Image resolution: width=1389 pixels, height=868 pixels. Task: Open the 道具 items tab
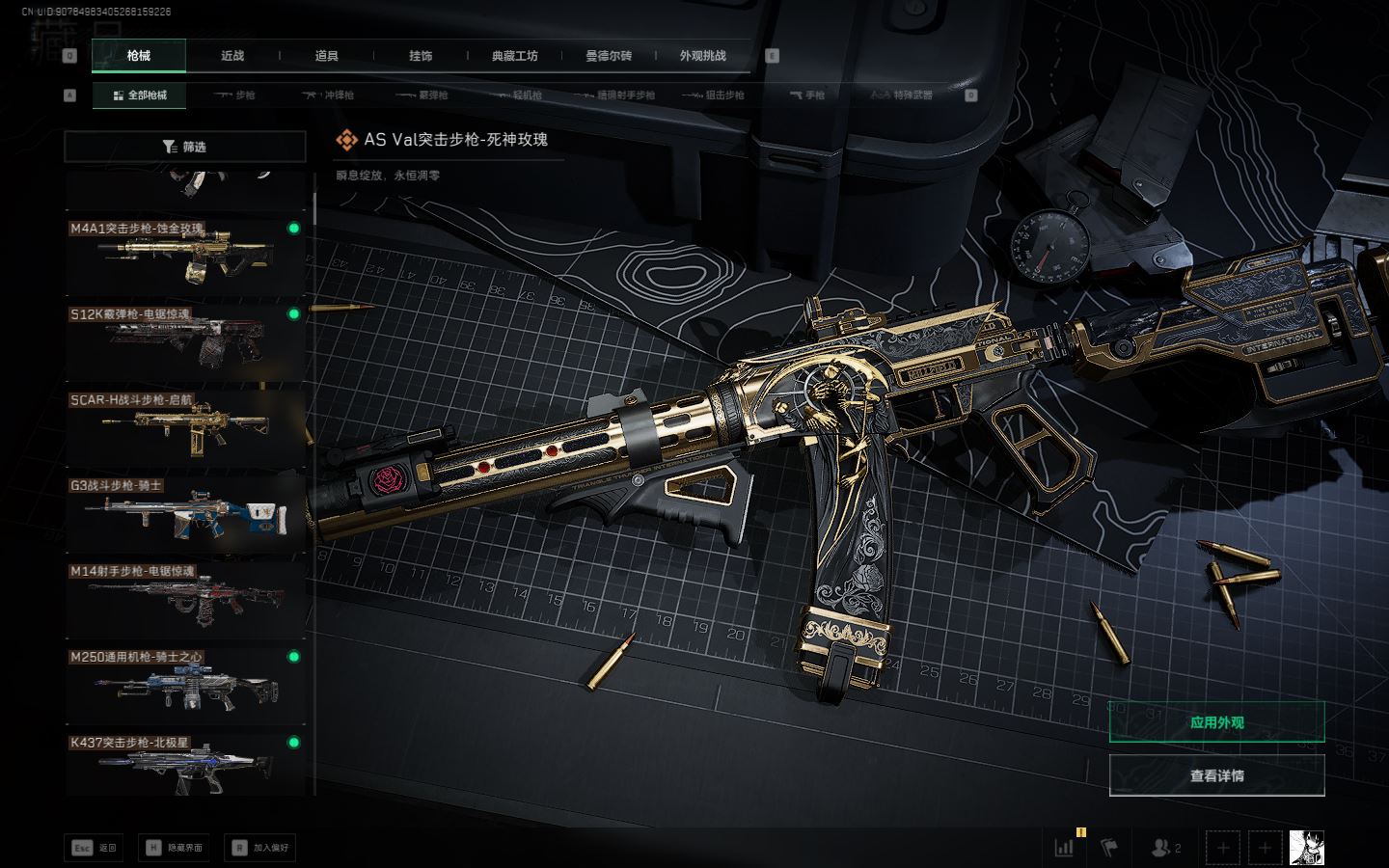point(327,56)
